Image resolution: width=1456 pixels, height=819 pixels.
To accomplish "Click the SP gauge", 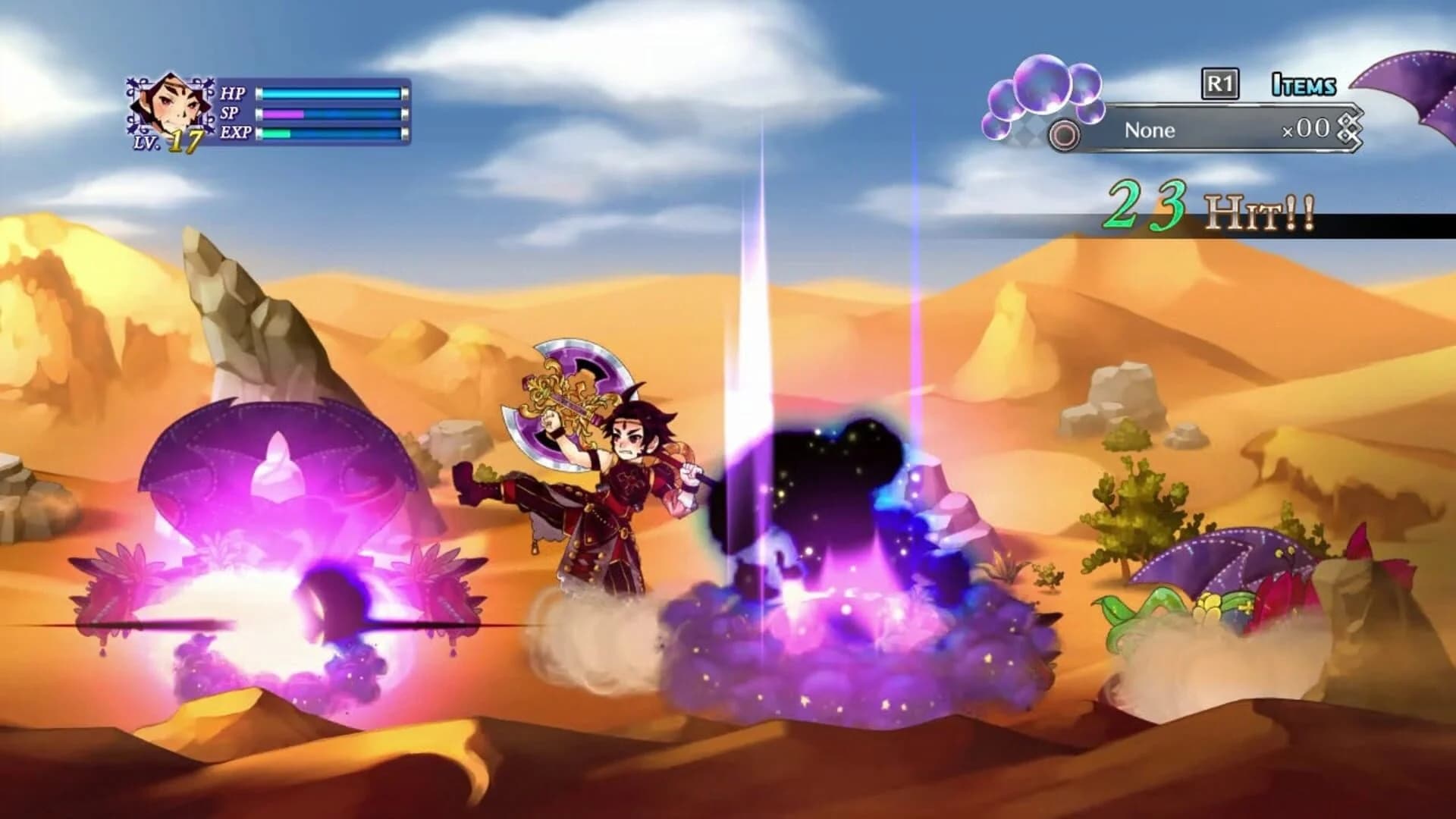I will (x=330, y=115).
